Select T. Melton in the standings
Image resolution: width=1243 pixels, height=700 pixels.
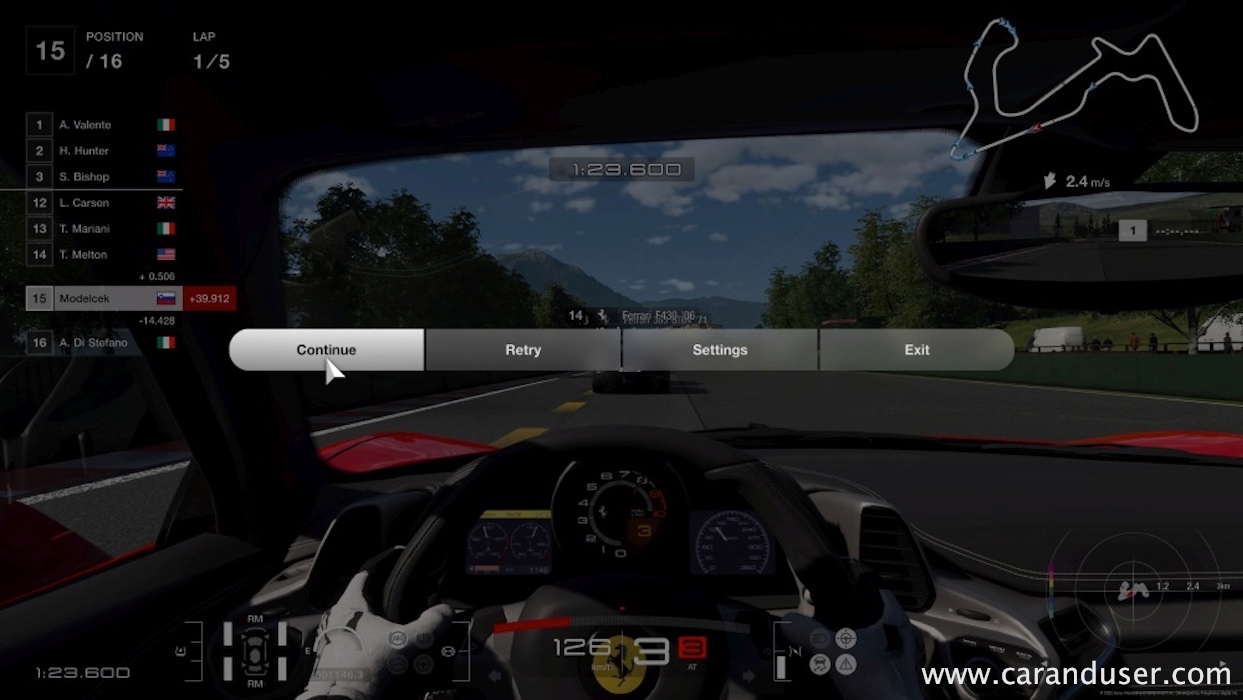click(102, 255)
